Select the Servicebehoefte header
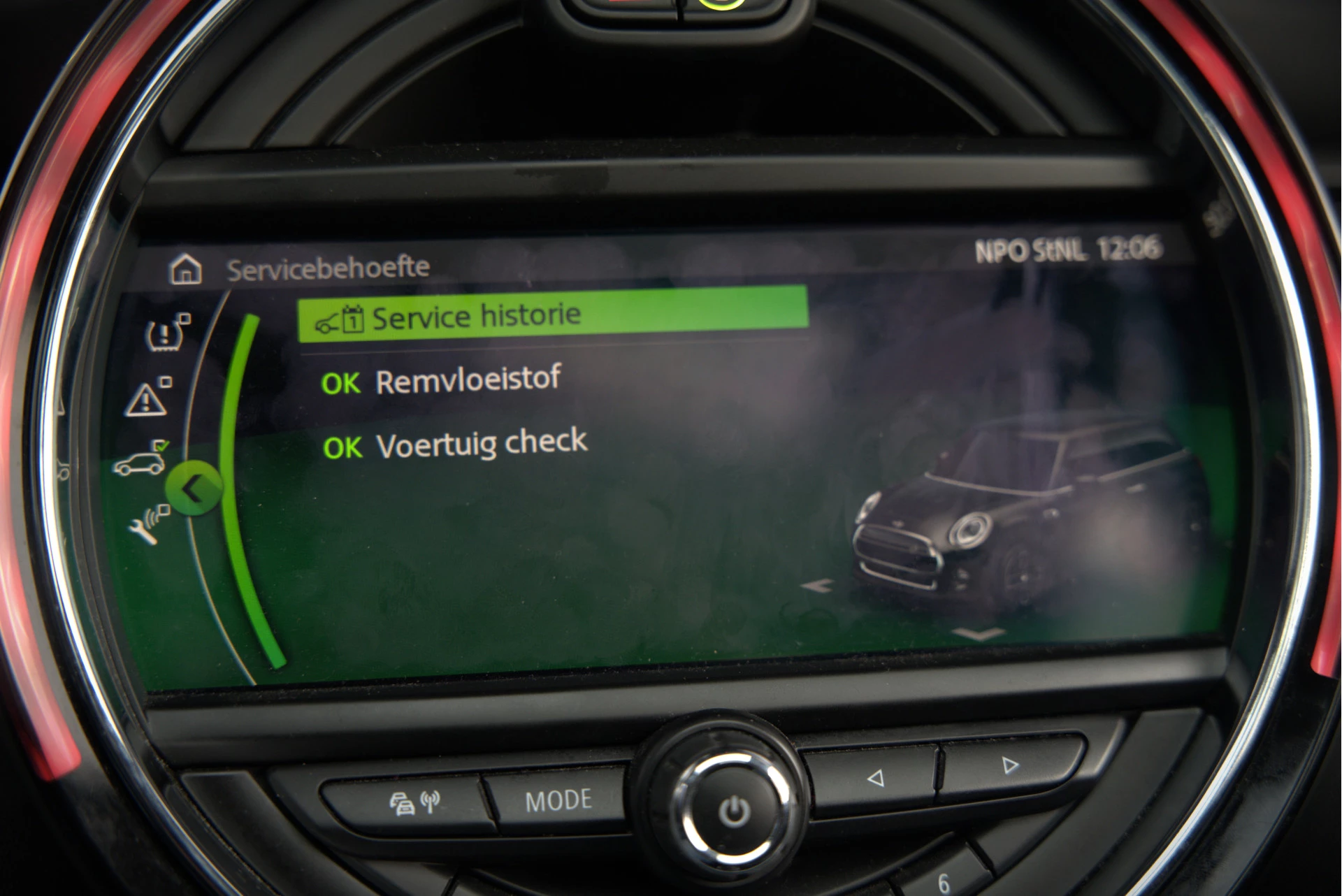Screen dimensions: 1342x896 point(329,266)
